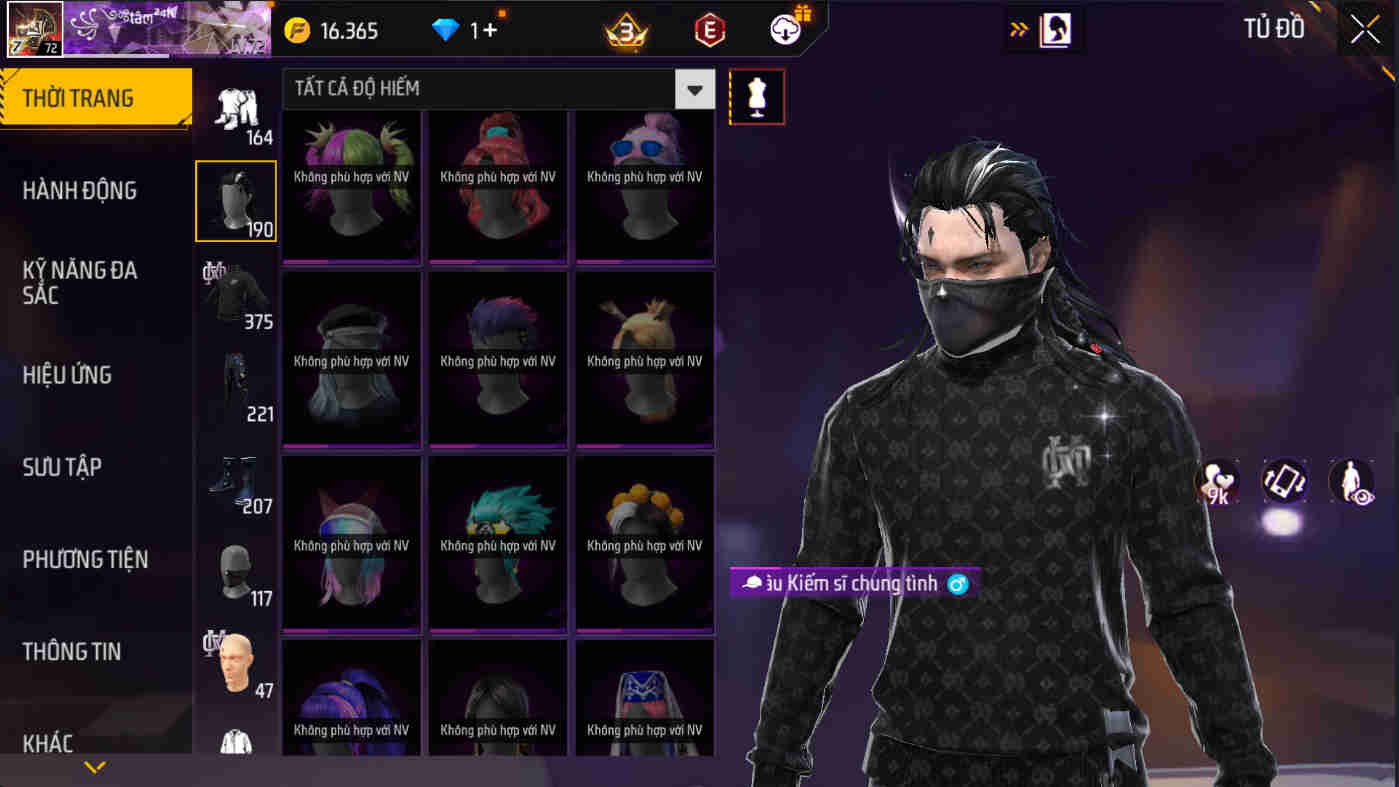The width and height of the screenshot is (1399, 787).
Task: Toggle the headwear category with 190 items
Action: (236, 200)
